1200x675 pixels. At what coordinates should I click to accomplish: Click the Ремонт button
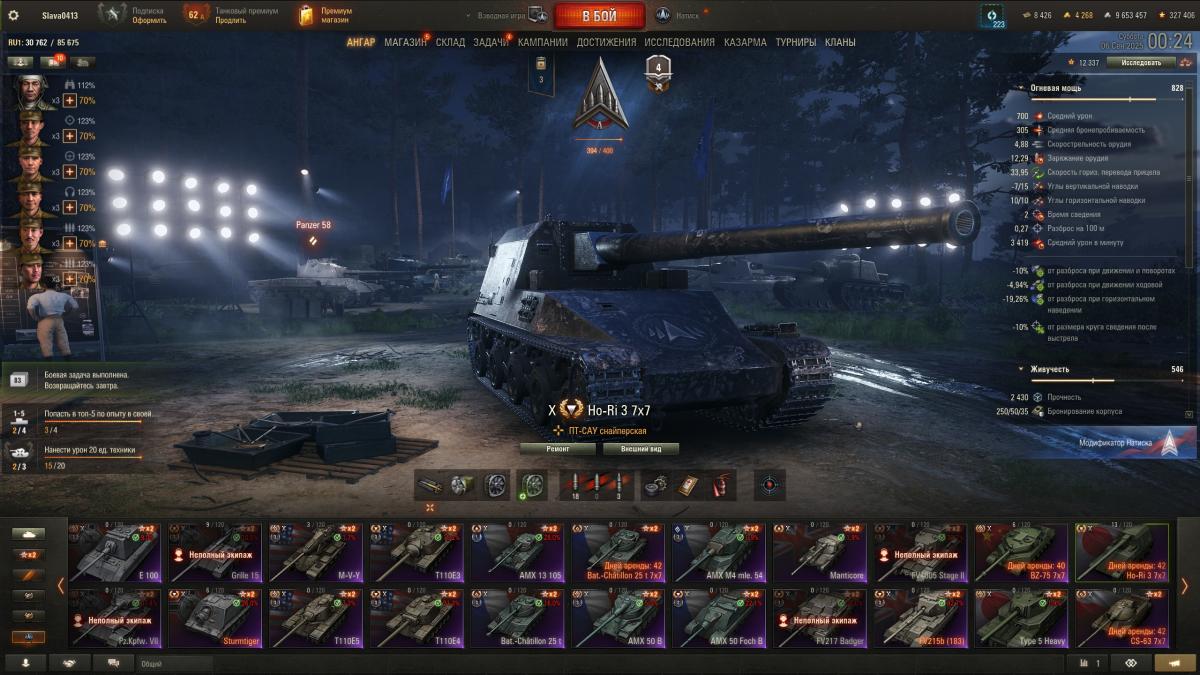pos(557,449)
